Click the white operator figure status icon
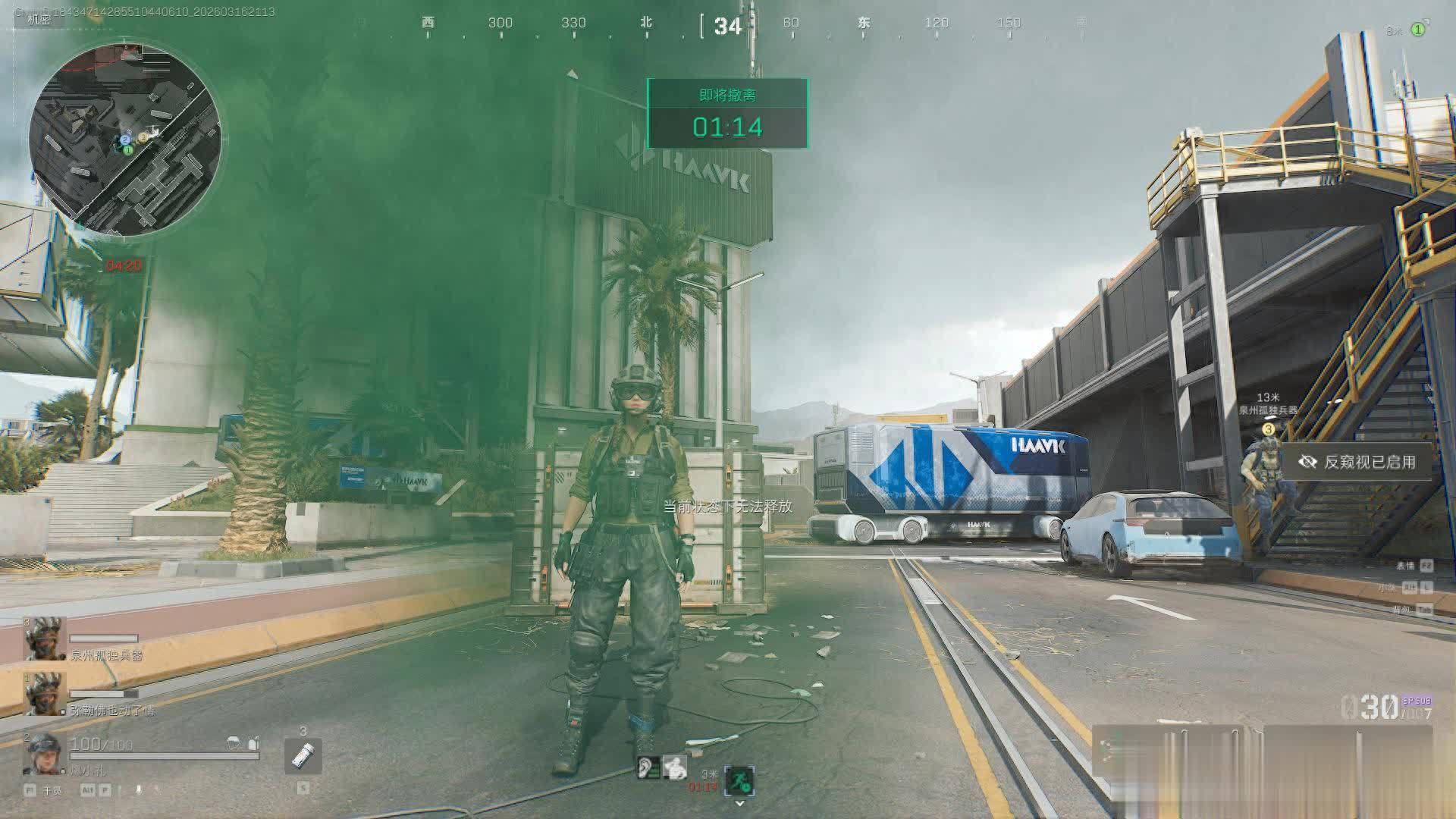1456x819 pixels. [674, 768]
